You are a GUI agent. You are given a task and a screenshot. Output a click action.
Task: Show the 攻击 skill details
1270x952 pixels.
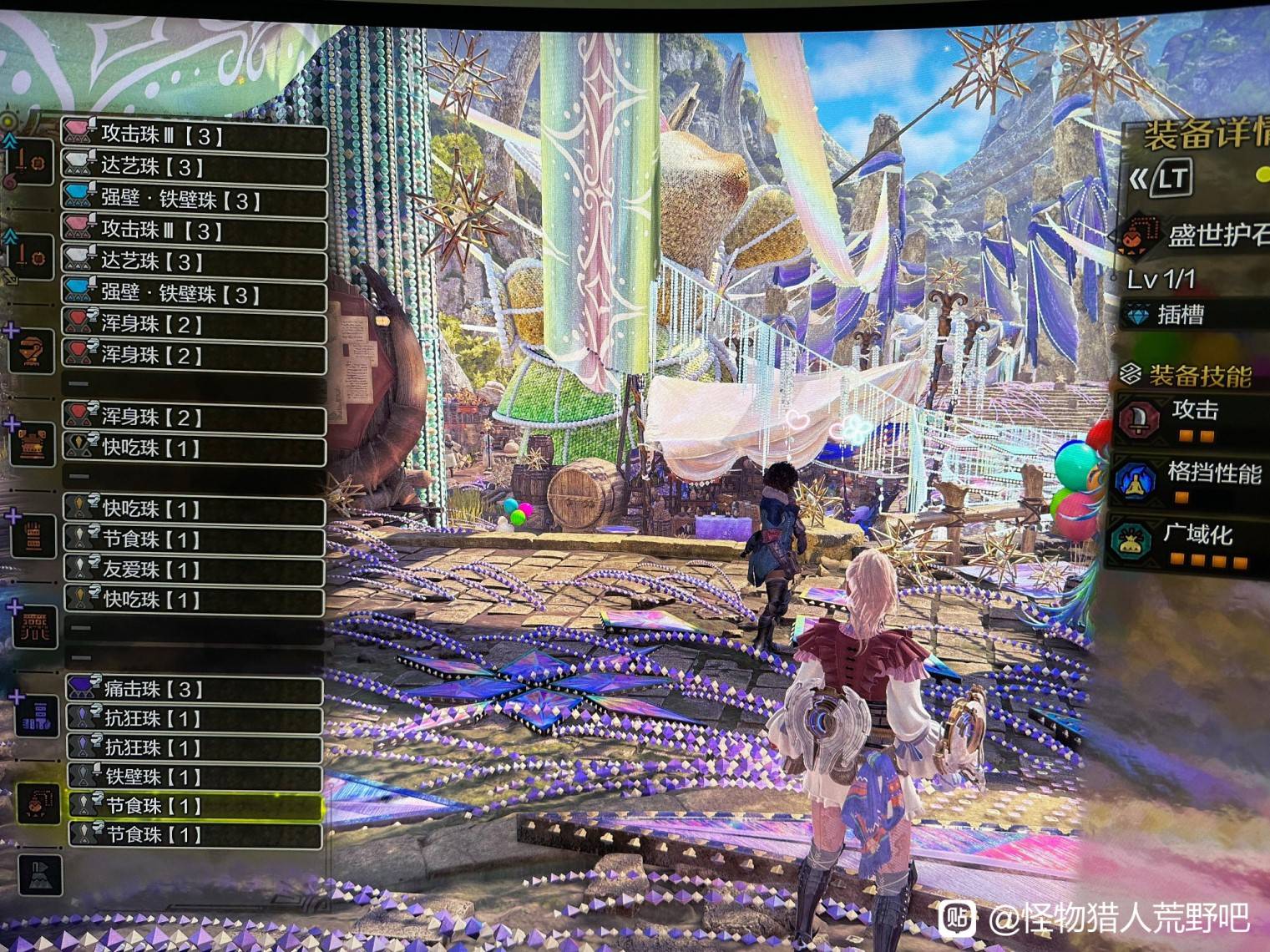tap(1192, 418)
